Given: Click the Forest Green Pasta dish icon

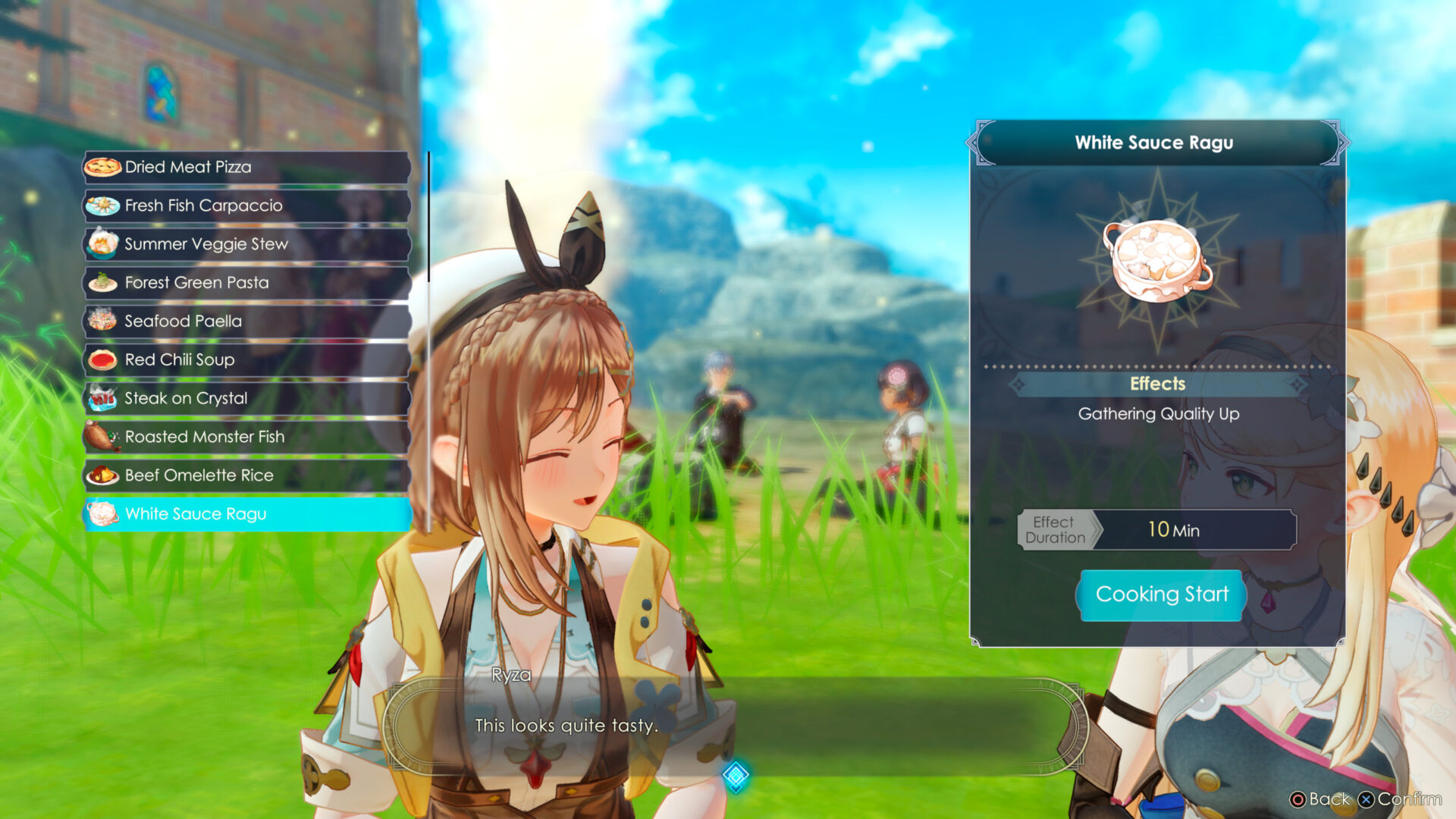Looking at the screenshot, I should tap(104, 282).
